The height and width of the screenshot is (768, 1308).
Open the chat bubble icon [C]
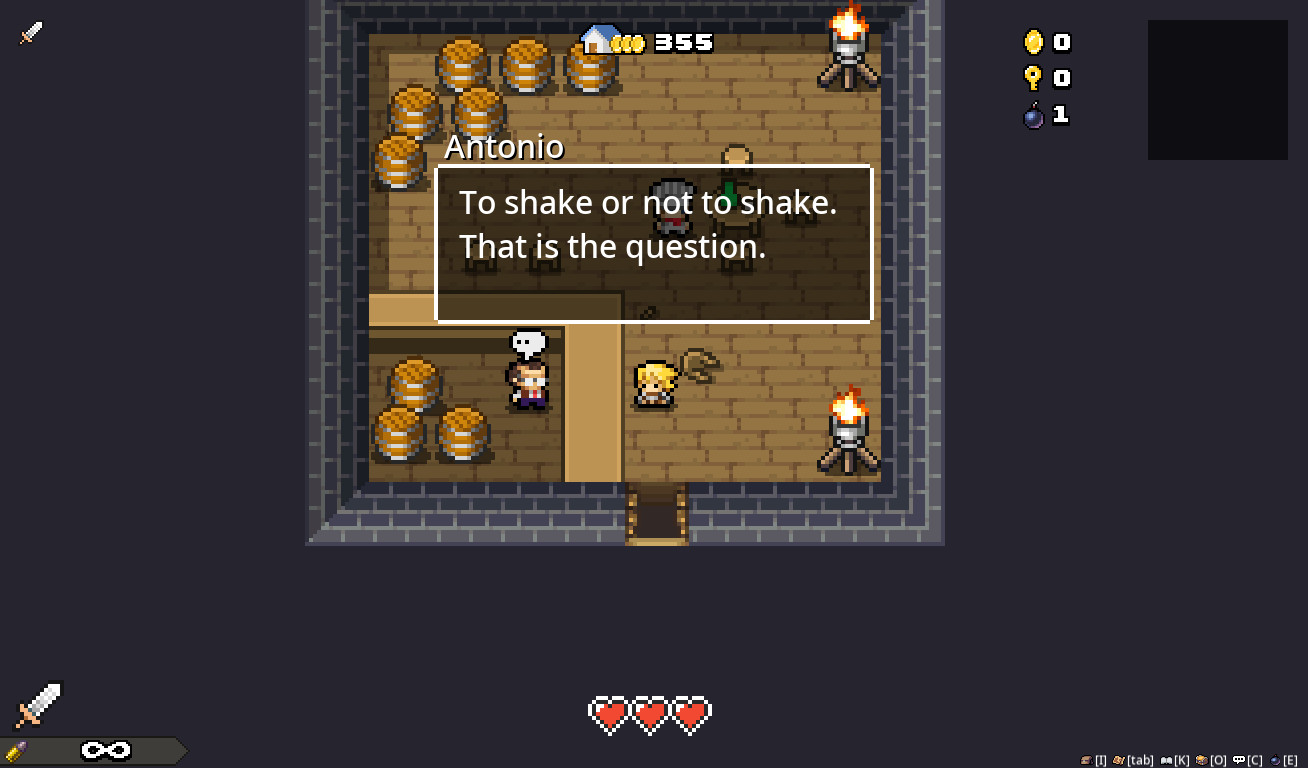click(x=1239, y=760)
